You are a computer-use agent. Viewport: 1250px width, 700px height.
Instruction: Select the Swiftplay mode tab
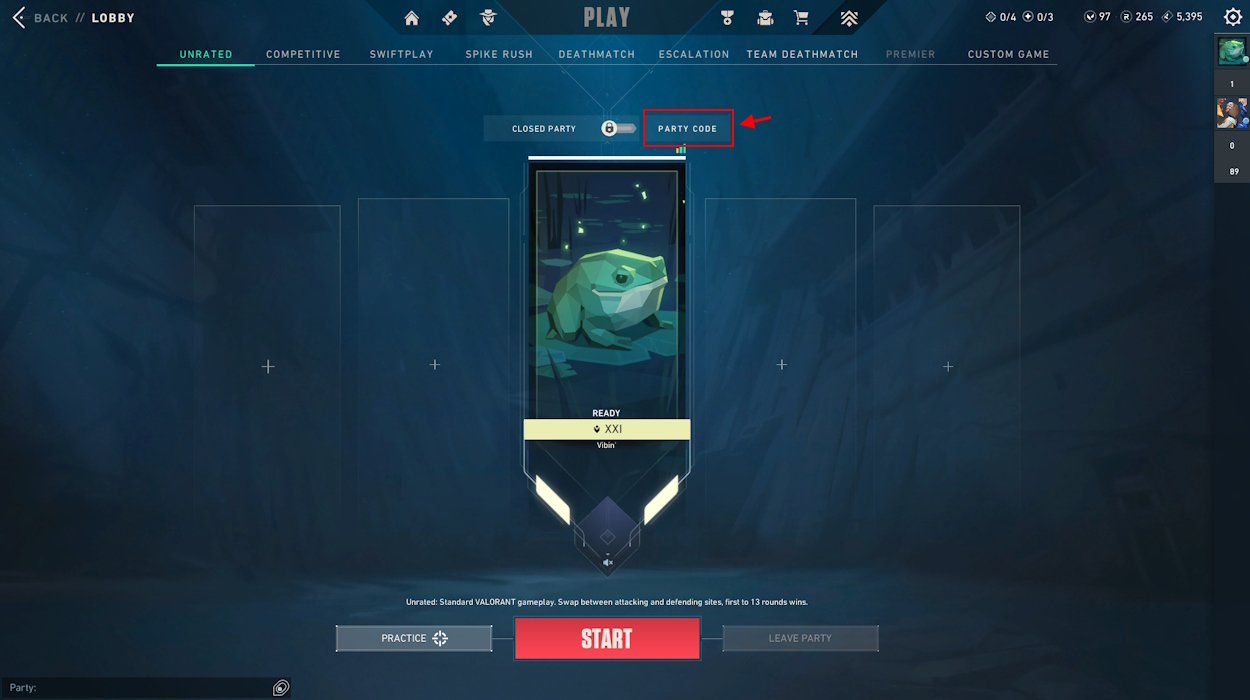(x=401, y=54)
